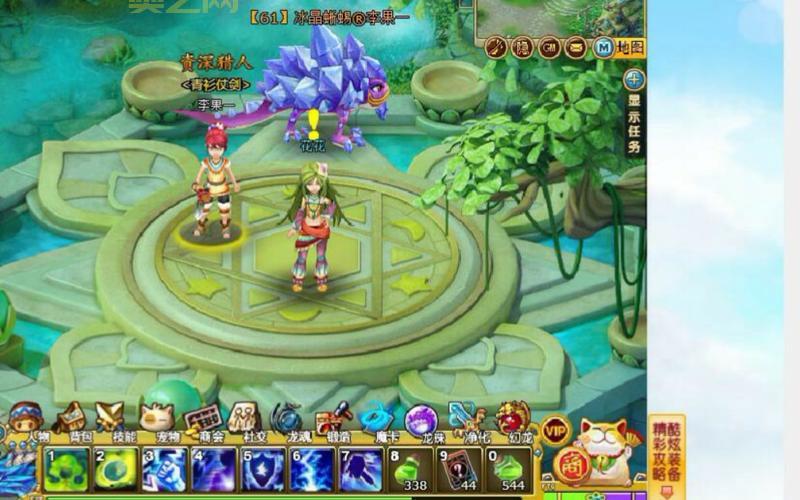Open the 社交 social menu
800x500 pixels.
244,418
